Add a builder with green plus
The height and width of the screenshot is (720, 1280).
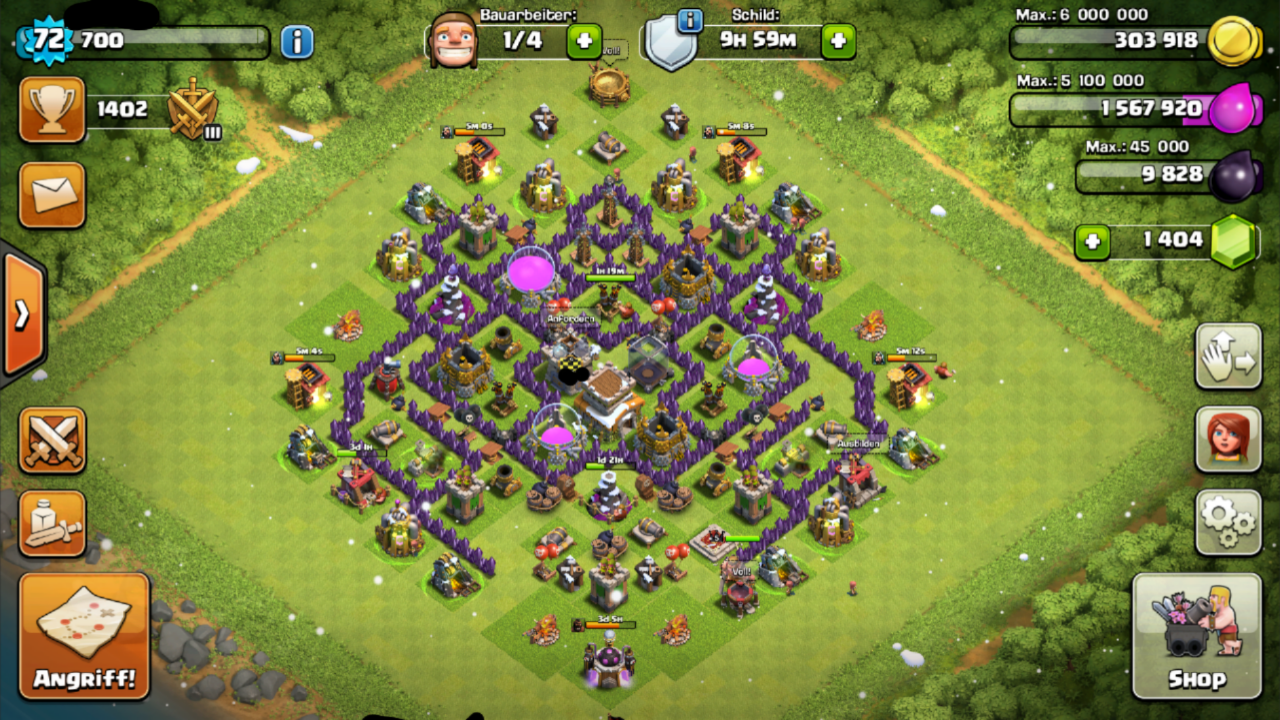tap(584, 41)
